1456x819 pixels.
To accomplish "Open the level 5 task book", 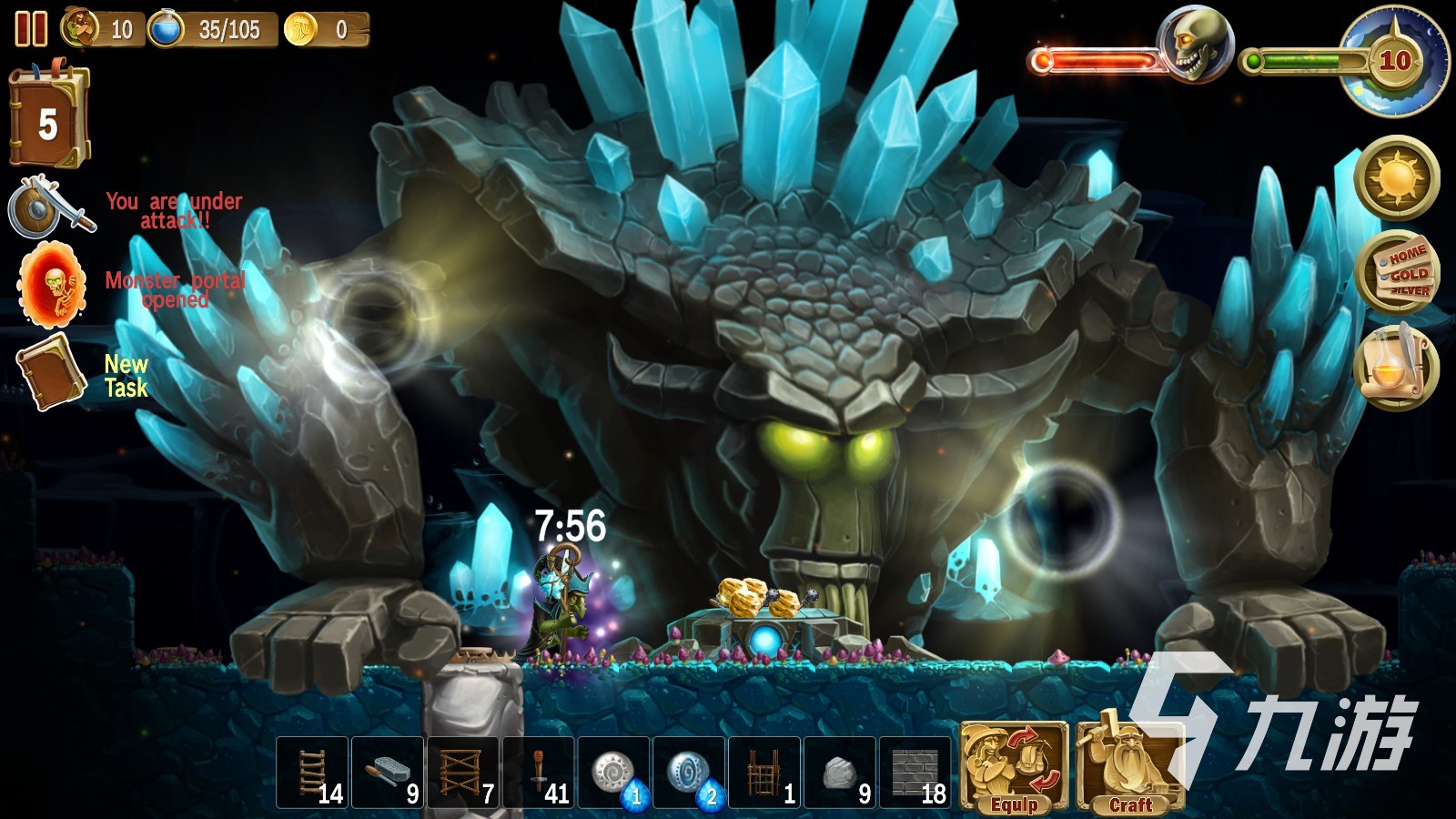I will pyautogui.click(x=48, y=118).
